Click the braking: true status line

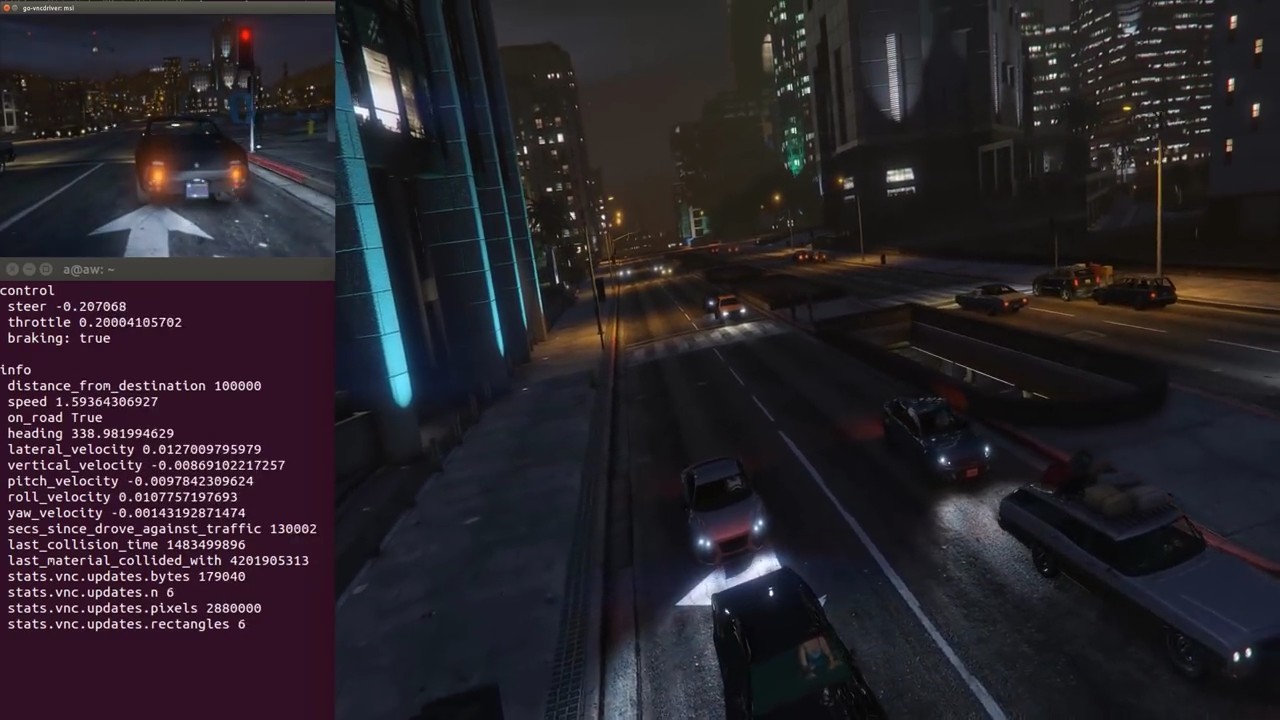pos(58,338)
